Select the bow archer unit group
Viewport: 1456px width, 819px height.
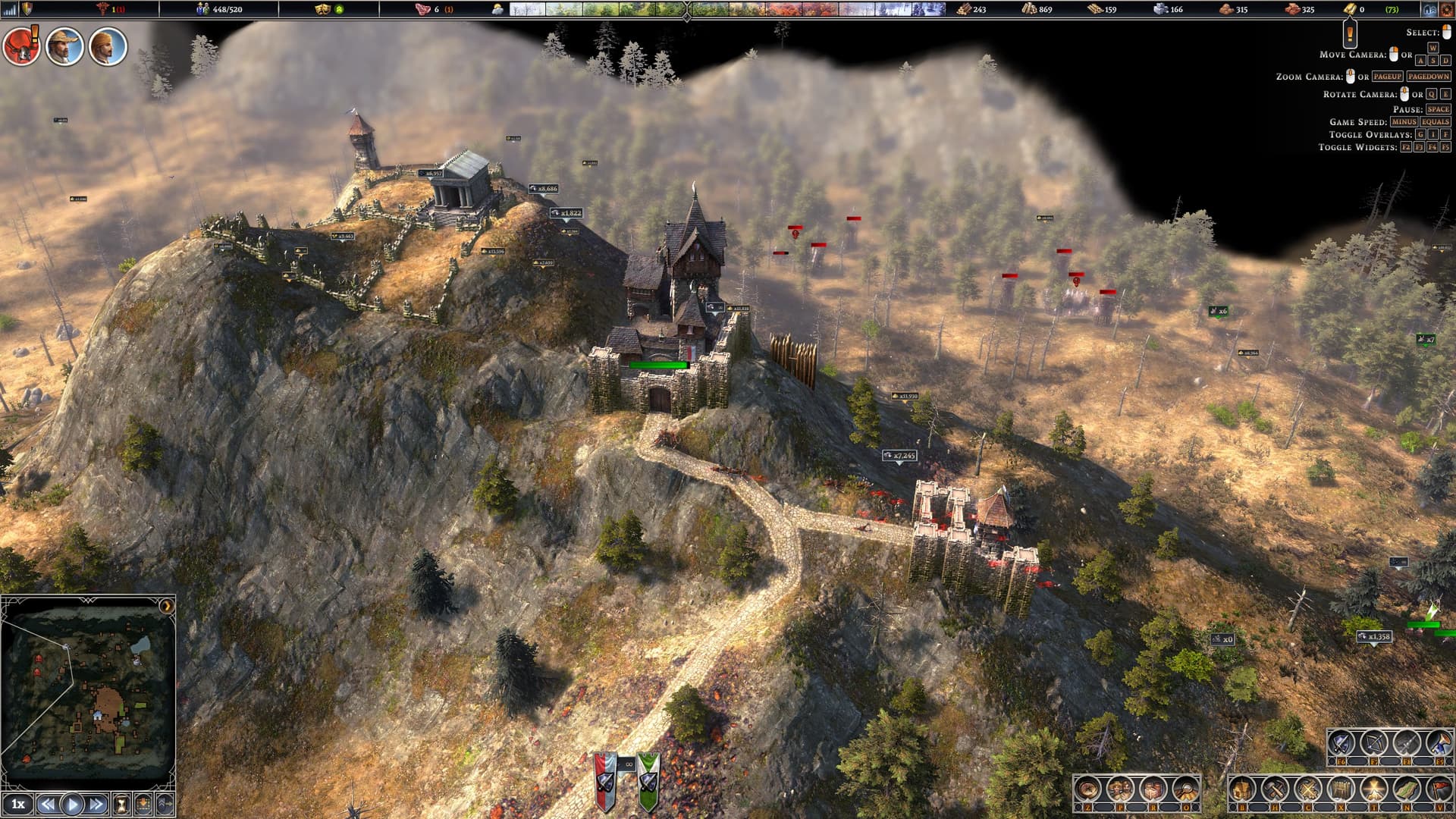point(1373,743)
